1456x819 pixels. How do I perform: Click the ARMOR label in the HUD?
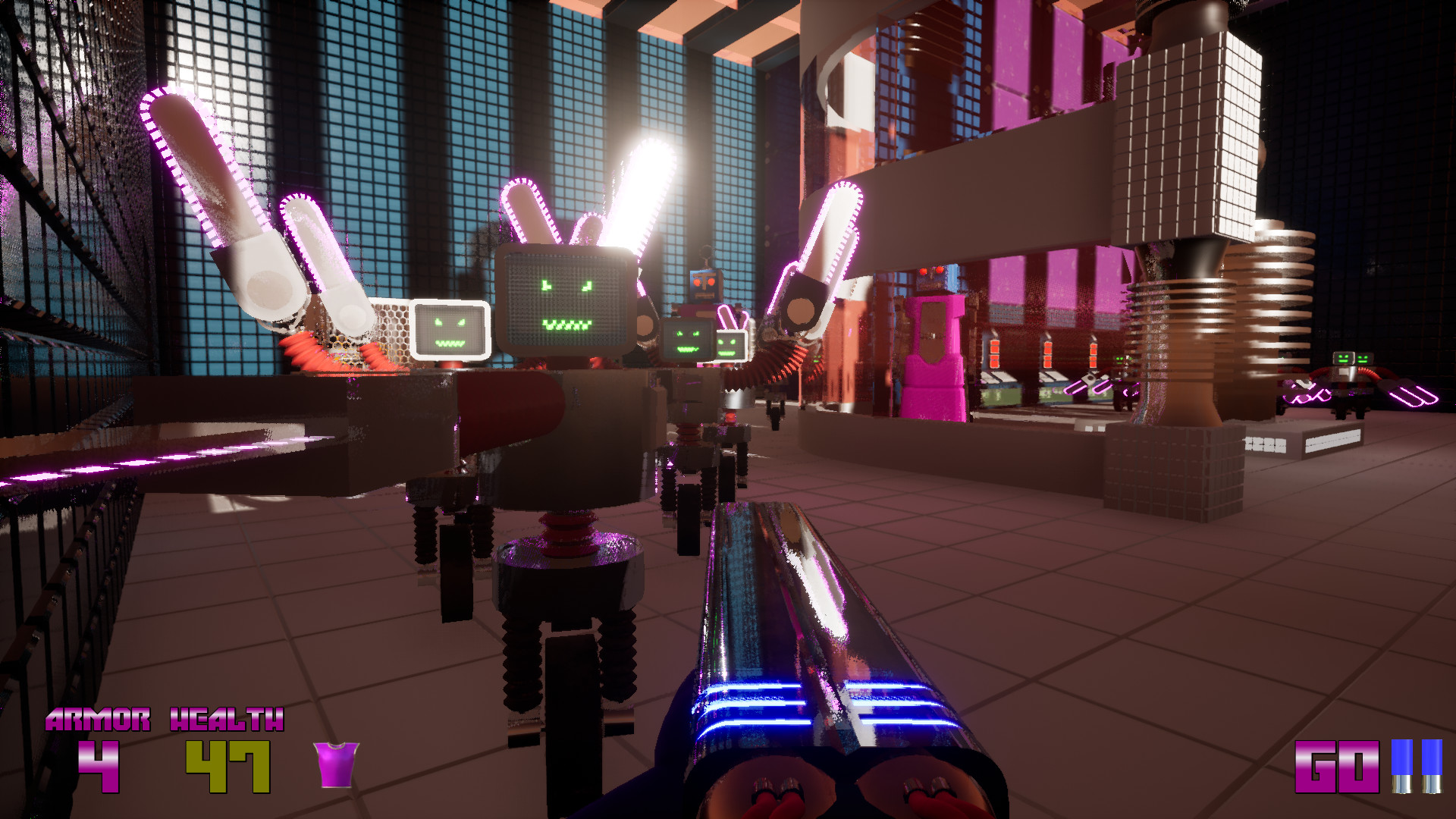coord(99,719)
